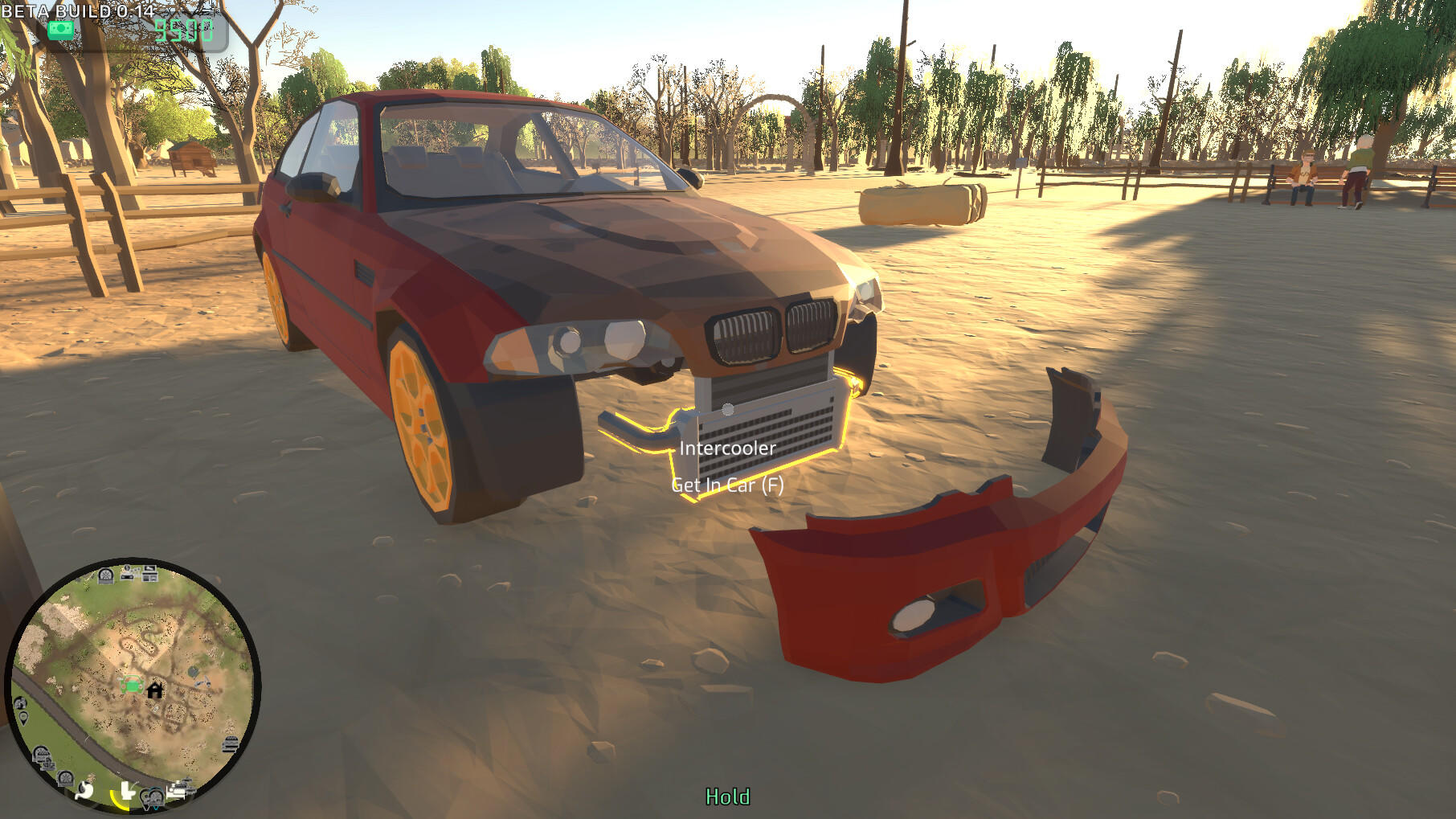Select the black home icon at minimap center
This screenshot has height=819, width=1456.
tap(155, 688)
